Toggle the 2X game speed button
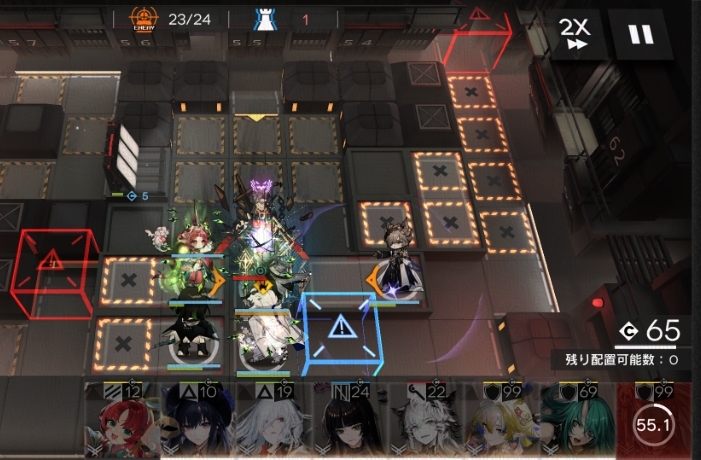 [x=576, y=34]
